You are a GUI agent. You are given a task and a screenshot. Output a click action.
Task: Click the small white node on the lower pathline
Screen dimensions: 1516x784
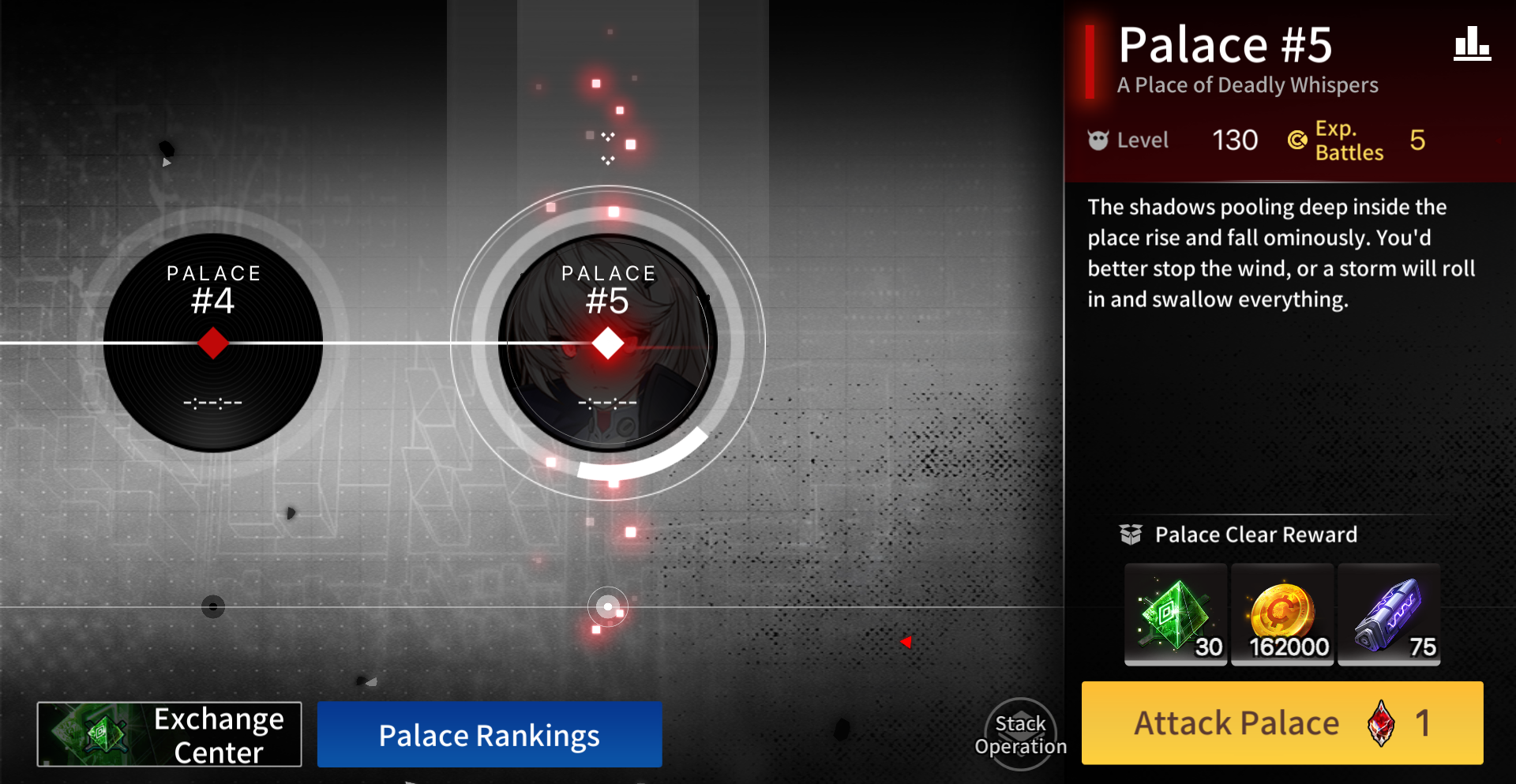point(607,606)
